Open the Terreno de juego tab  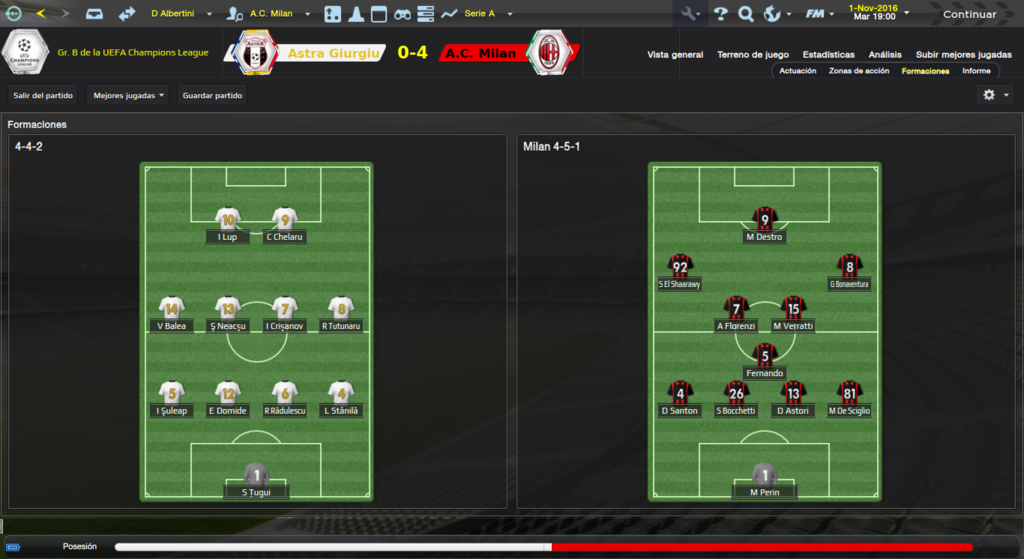pos(753,54)
